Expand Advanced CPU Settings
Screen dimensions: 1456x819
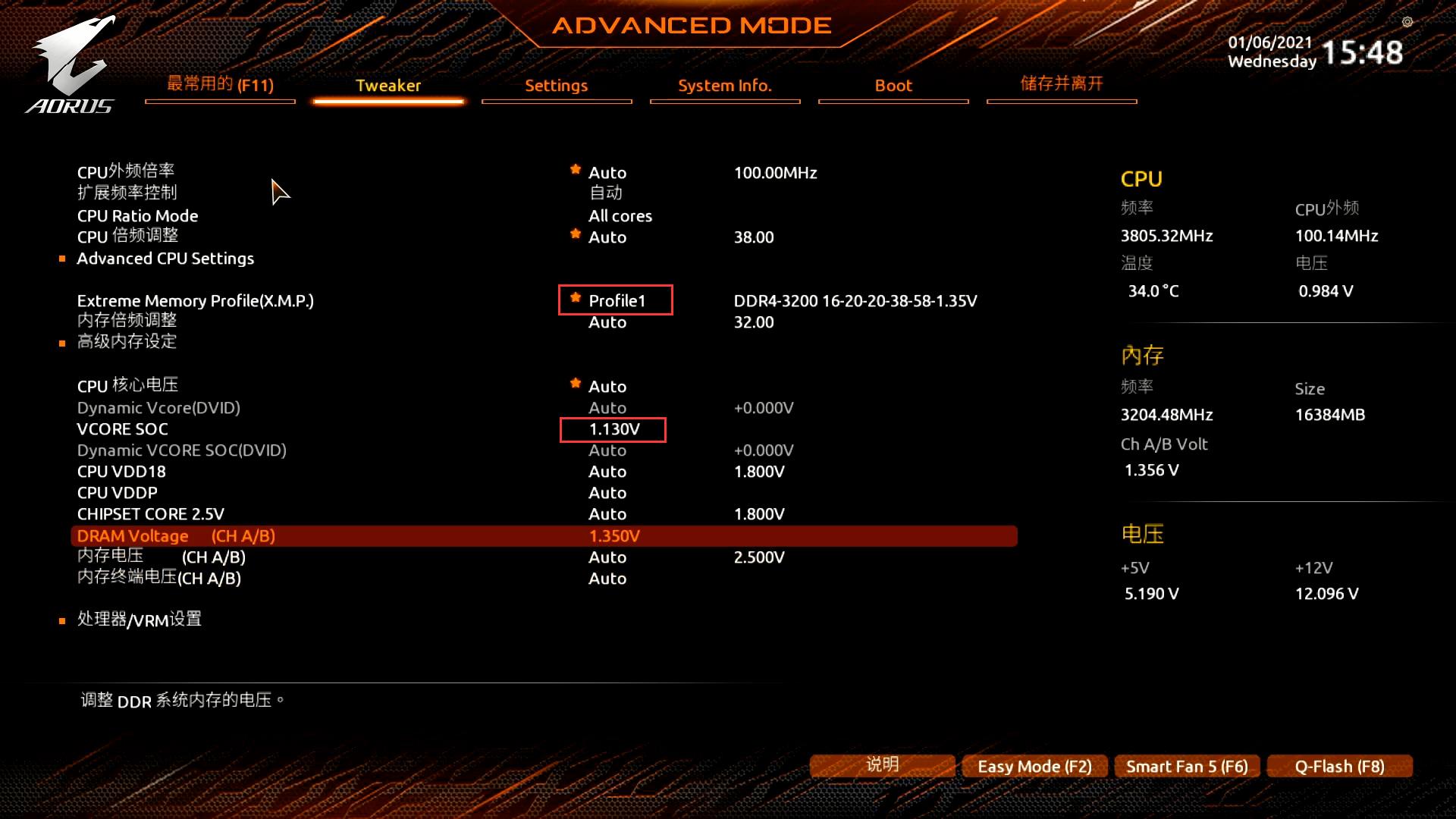point(165,258)
